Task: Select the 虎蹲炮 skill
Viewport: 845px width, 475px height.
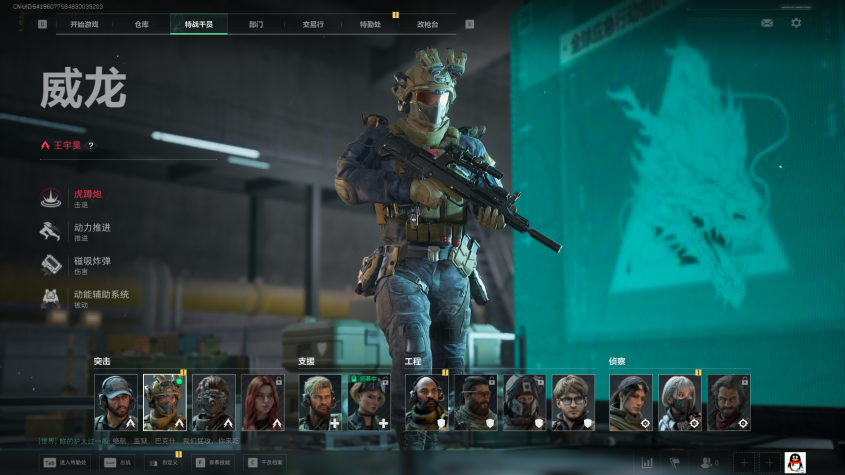Action: [87, 197]
